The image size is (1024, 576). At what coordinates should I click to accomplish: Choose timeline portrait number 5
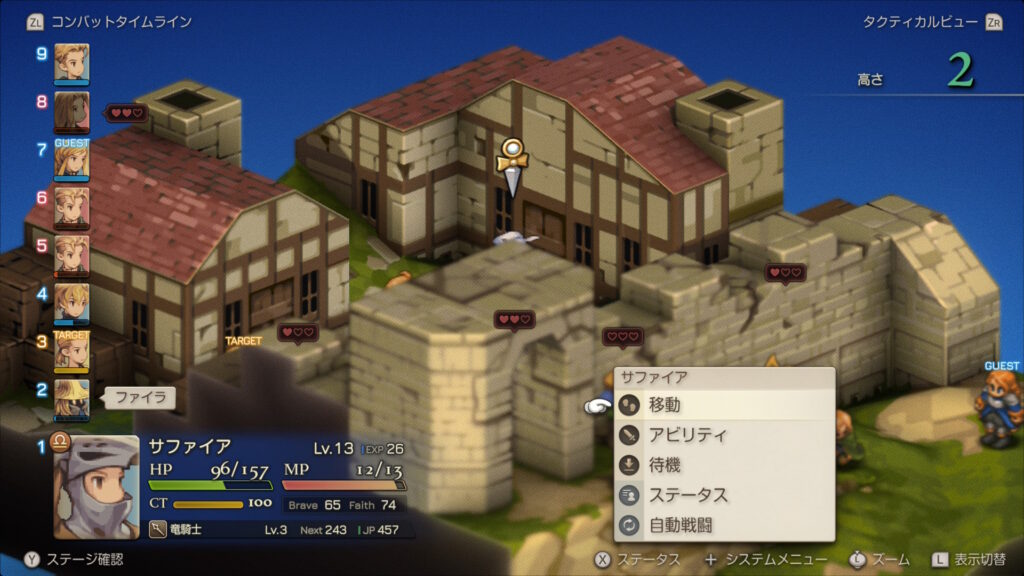(71, 255)
